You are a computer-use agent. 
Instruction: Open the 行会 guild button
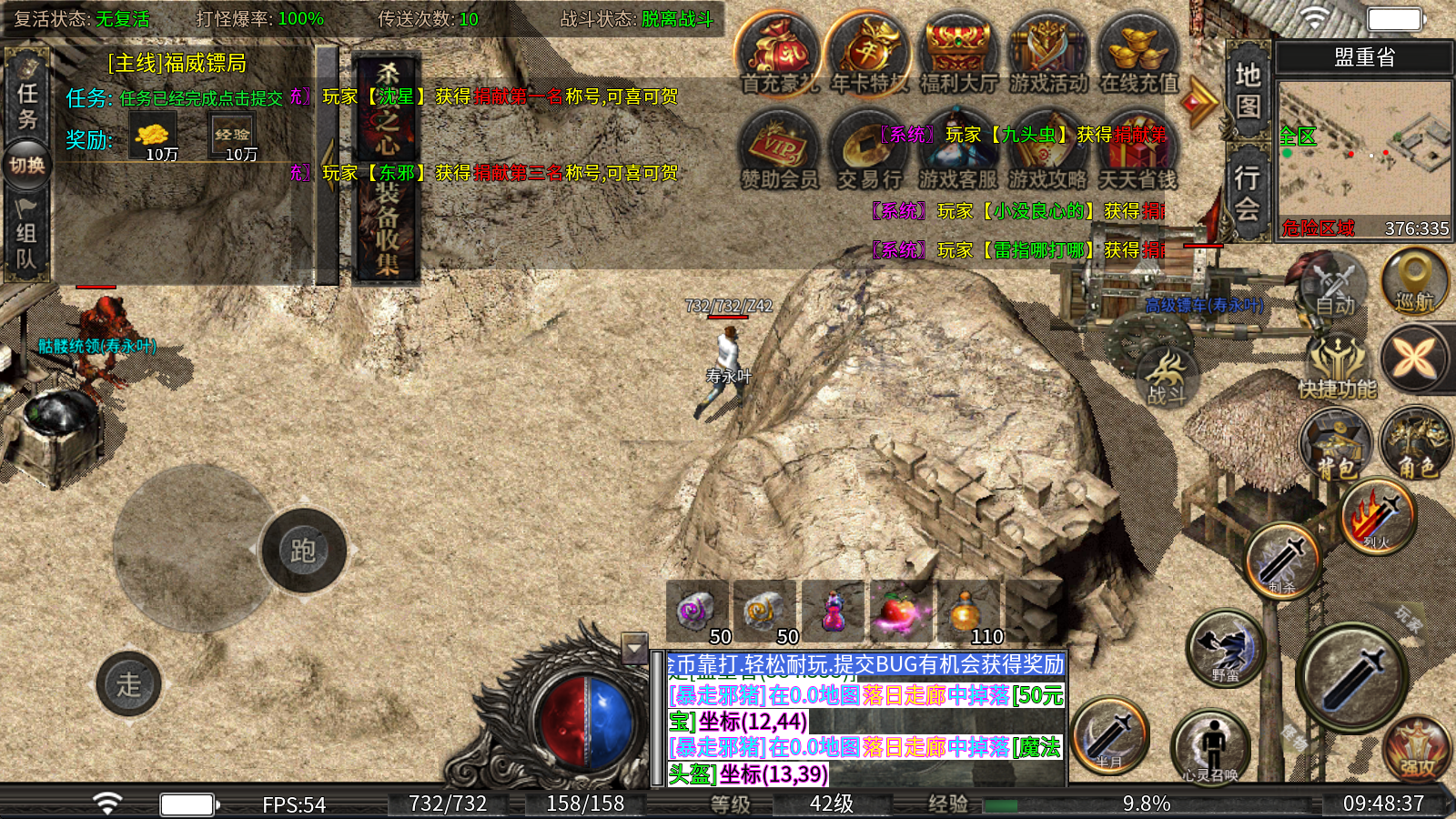click(x=1248, y=191)
